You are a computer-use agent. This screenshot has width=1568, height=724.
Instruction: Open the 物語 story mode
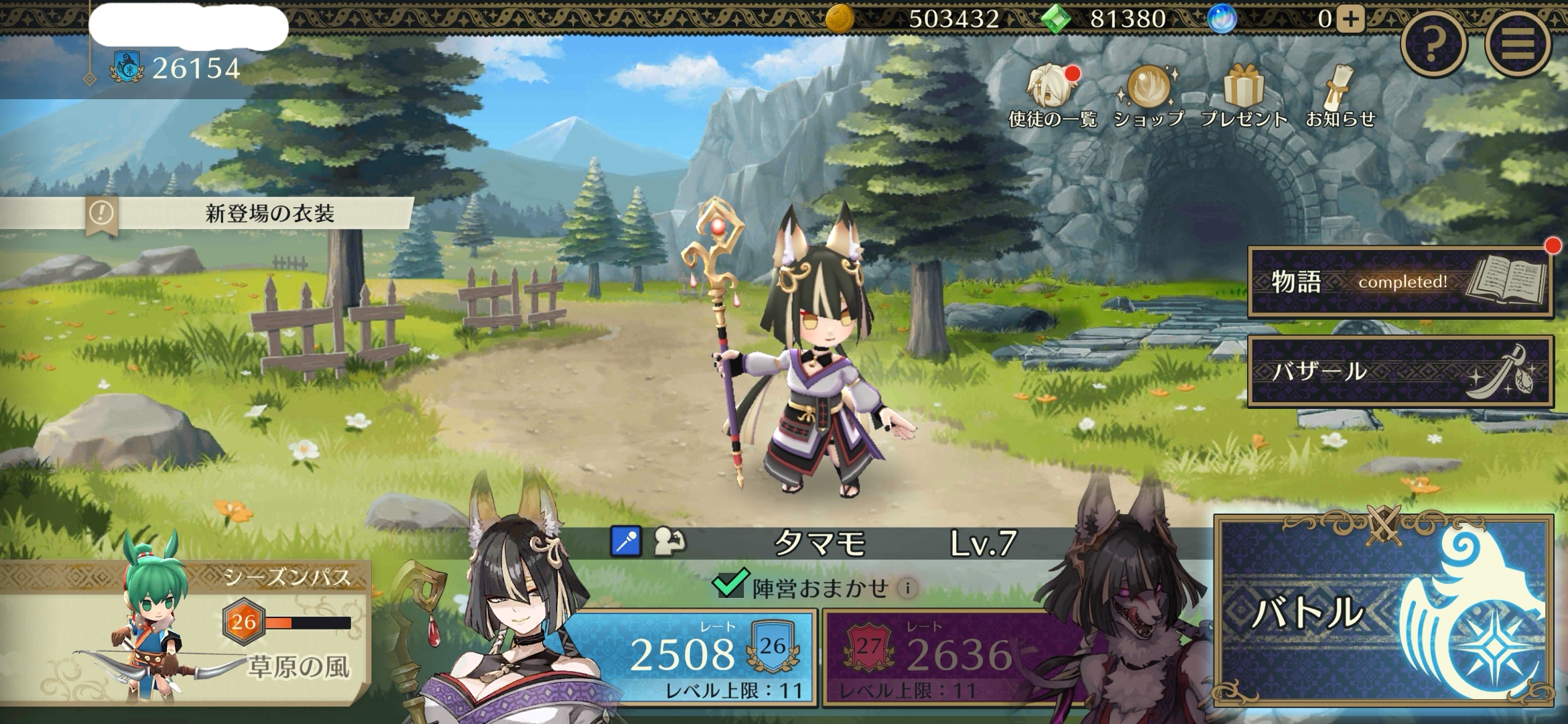click(1399, 282)
